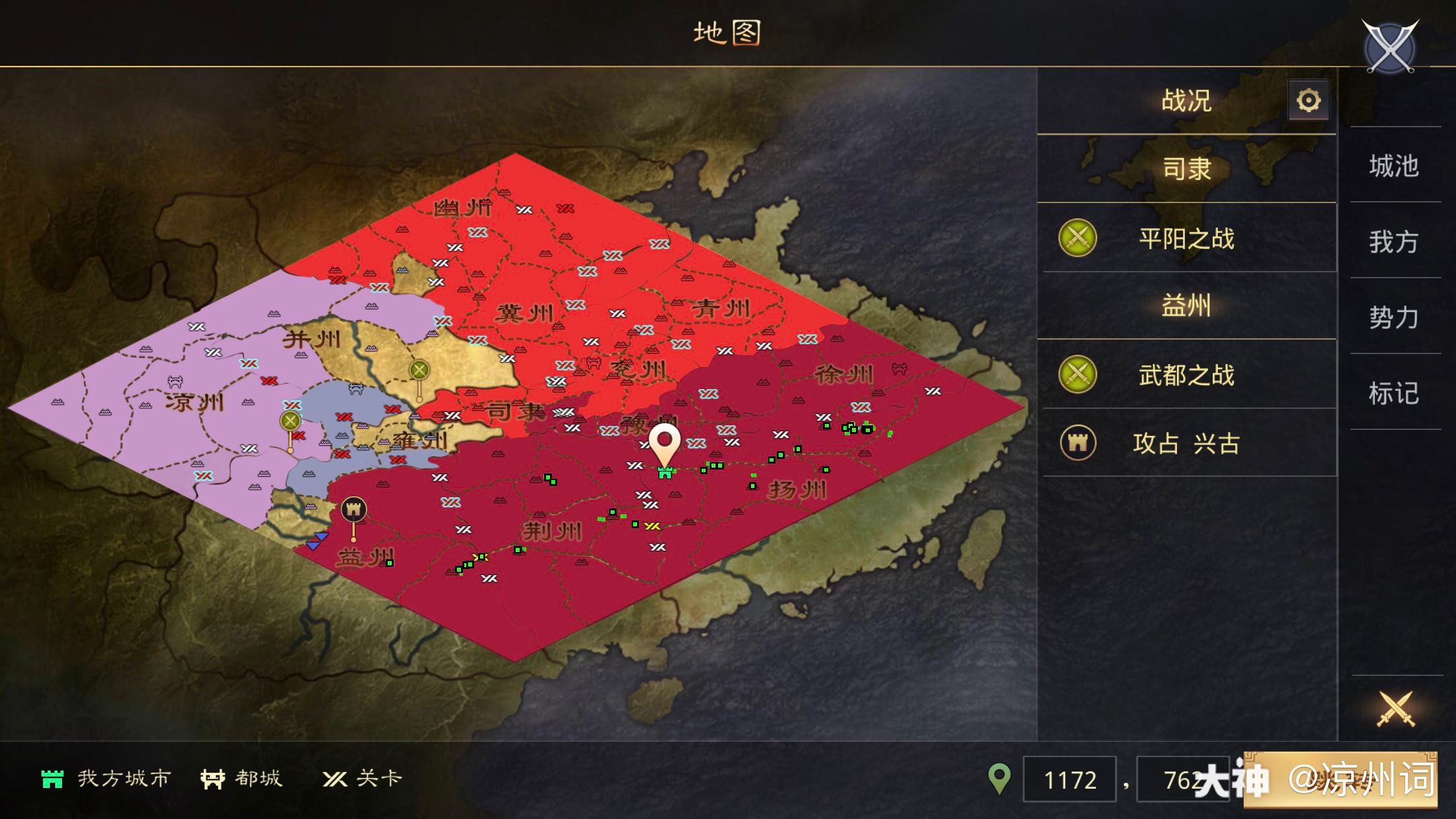Toggle the 我方城市 legend item

pyautogui.click(x=106, y=778)
